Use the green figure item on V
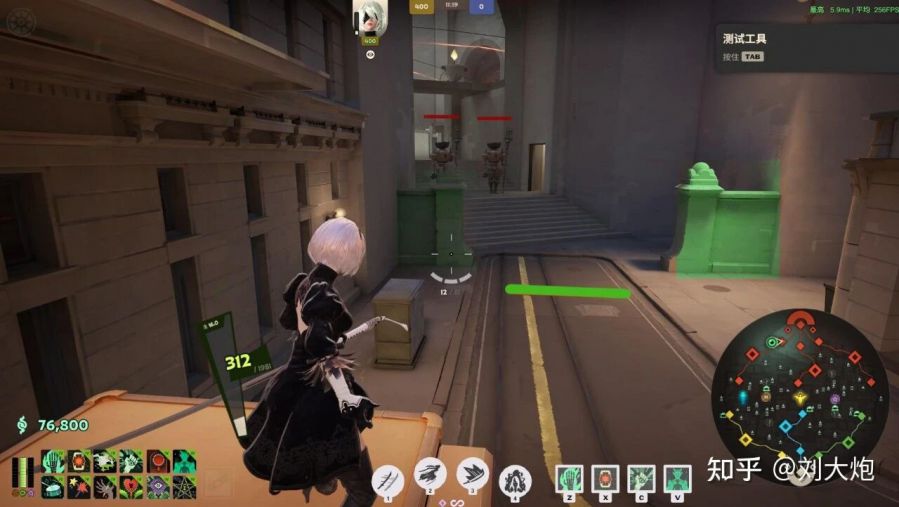899x507 pixels. pyautogui.click(x=675, y=478)
